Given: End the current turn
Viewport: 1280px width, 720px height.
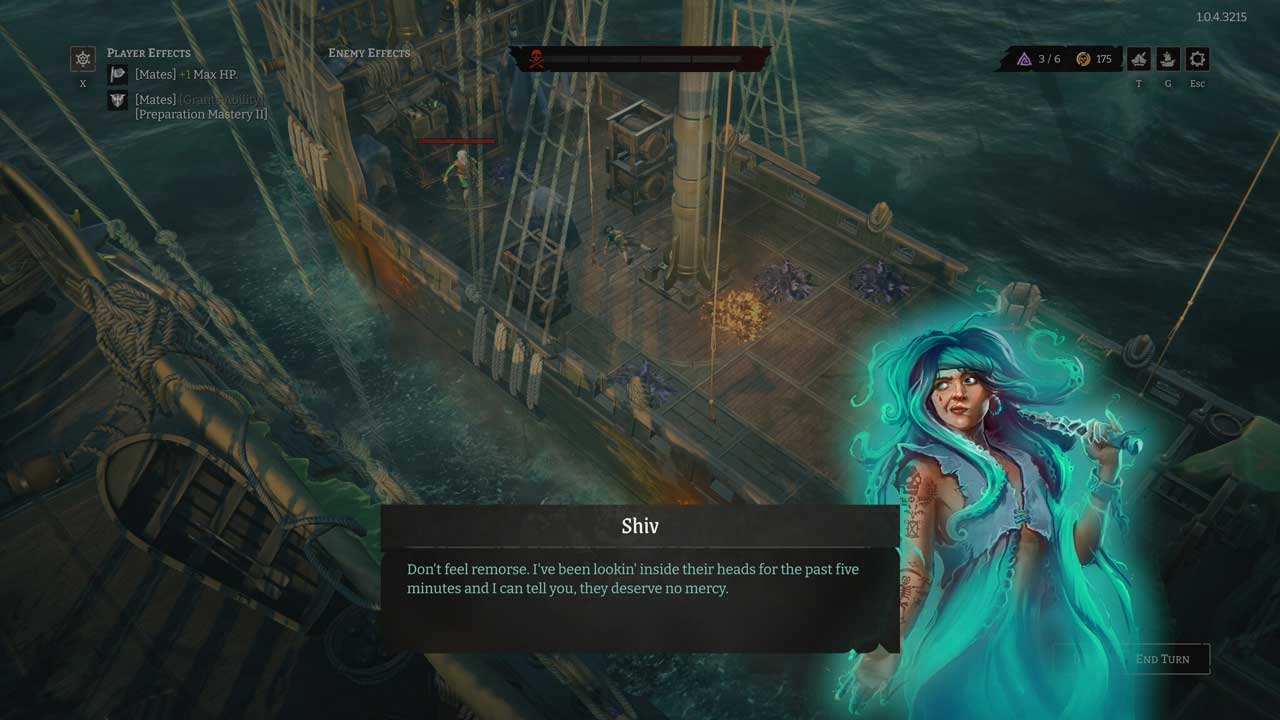Looking at the screenshot, I should click(1162, 659).
